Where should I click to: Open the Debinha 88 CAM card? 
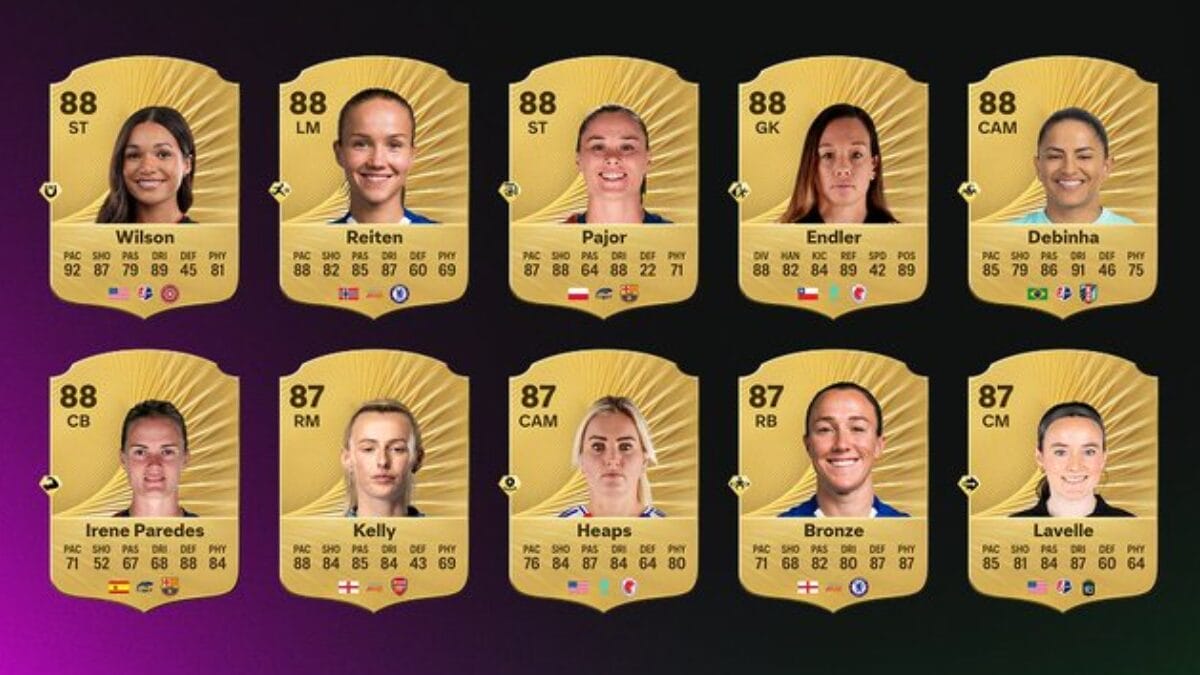click(1063, 185)
